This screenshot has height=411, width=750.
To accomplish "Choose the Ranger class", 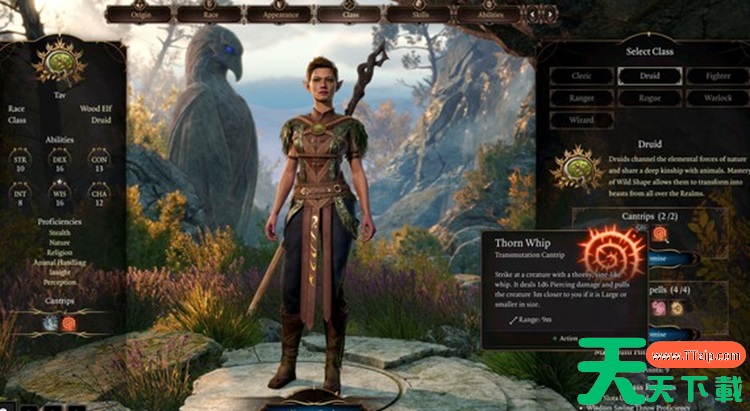I will [x=581, y=98].
